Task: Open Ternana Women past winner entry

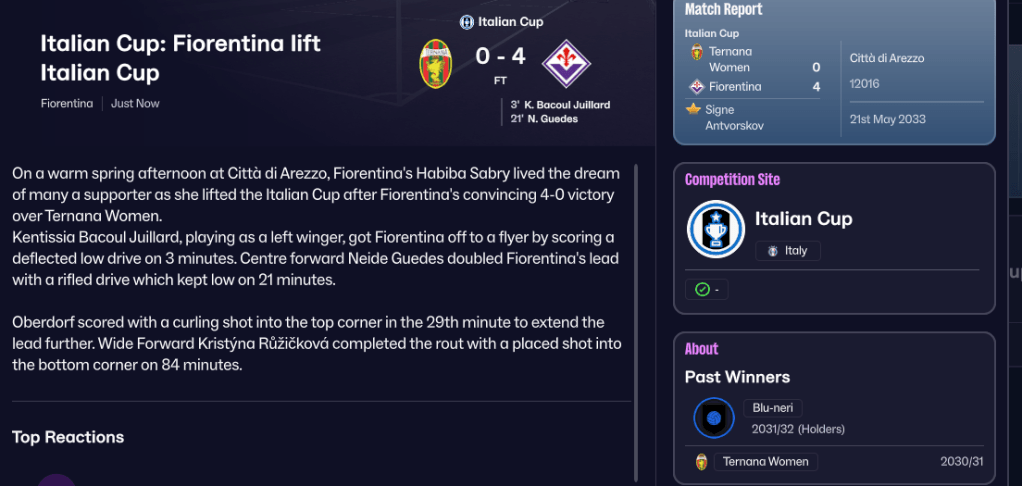Action: [765, 462]
